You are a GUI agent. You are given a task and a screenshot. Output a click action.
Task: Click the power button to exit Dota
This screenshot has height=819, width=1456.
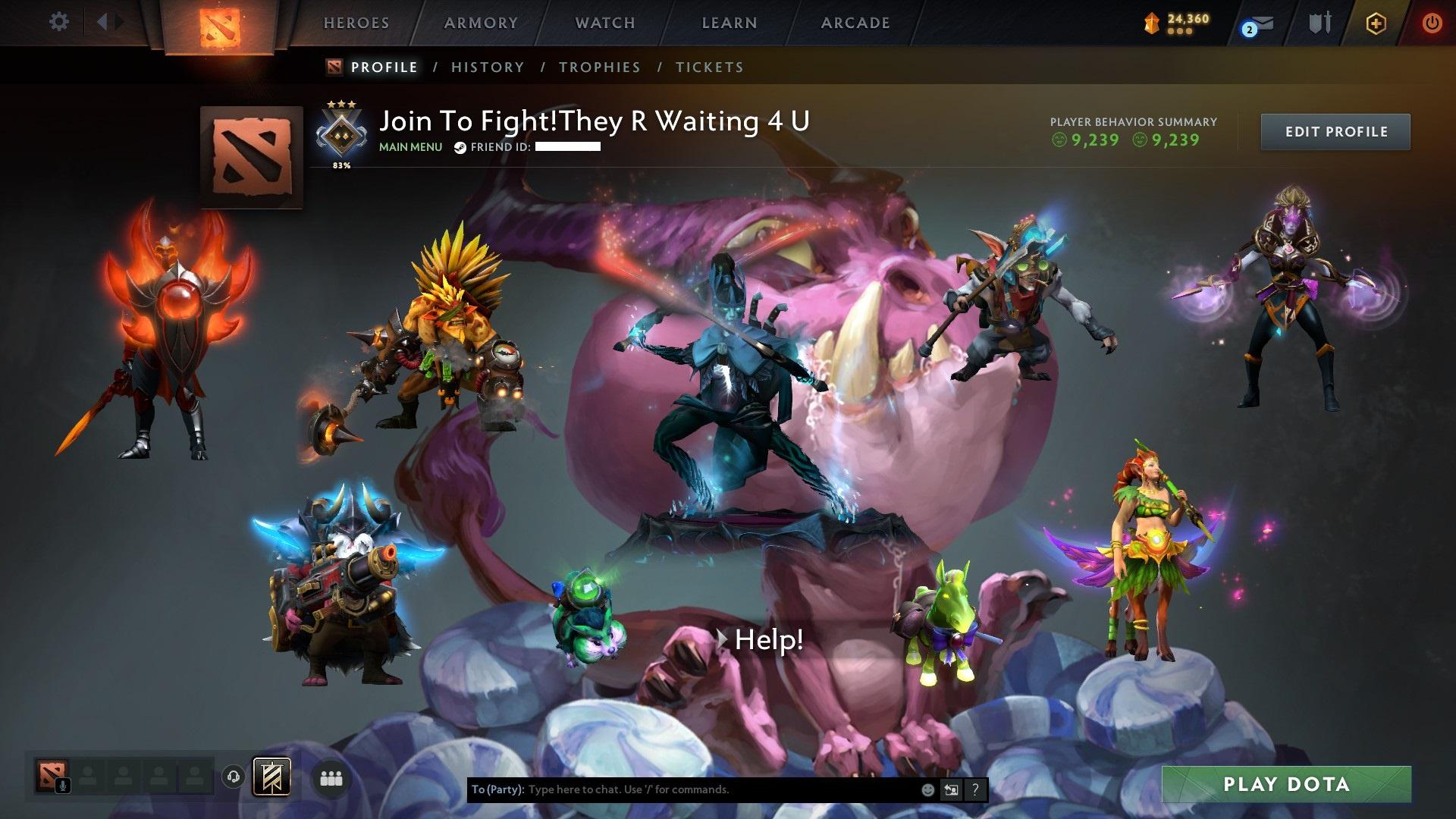click(1431, 23)
